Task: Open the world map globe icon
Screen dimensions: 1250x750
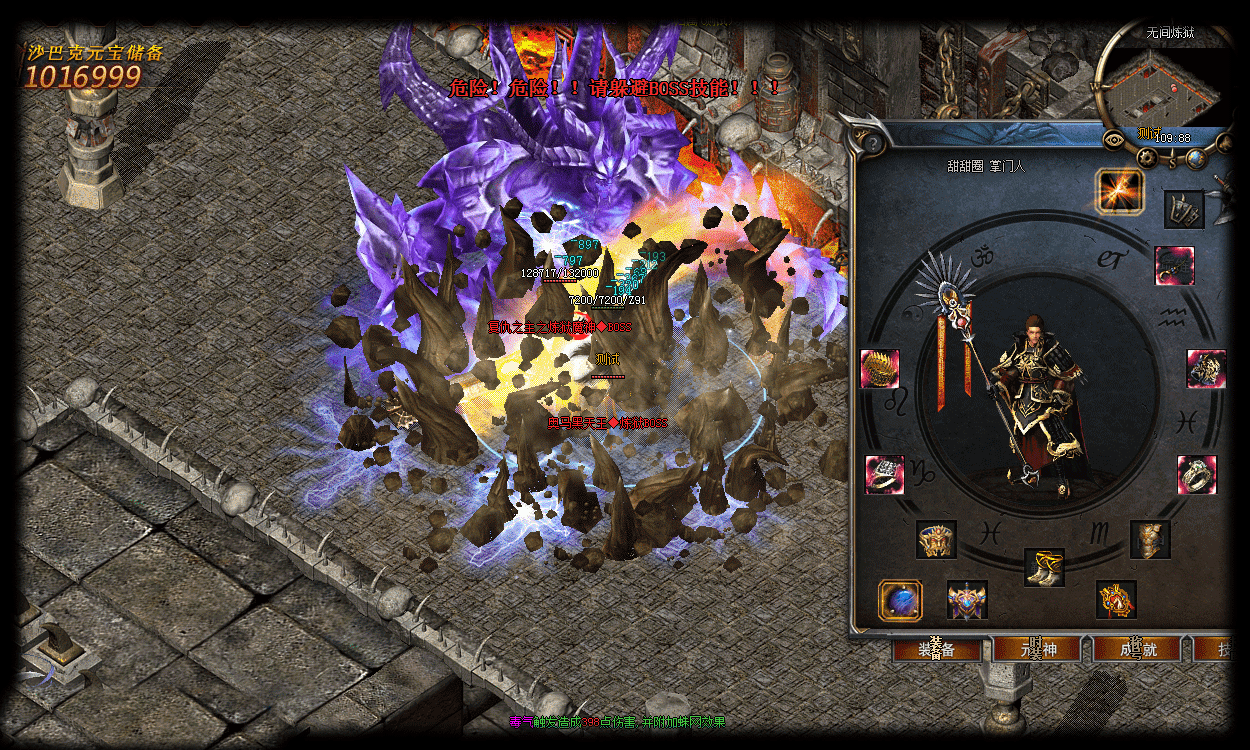Action: pyautogui.click(x=1196, y=158)
